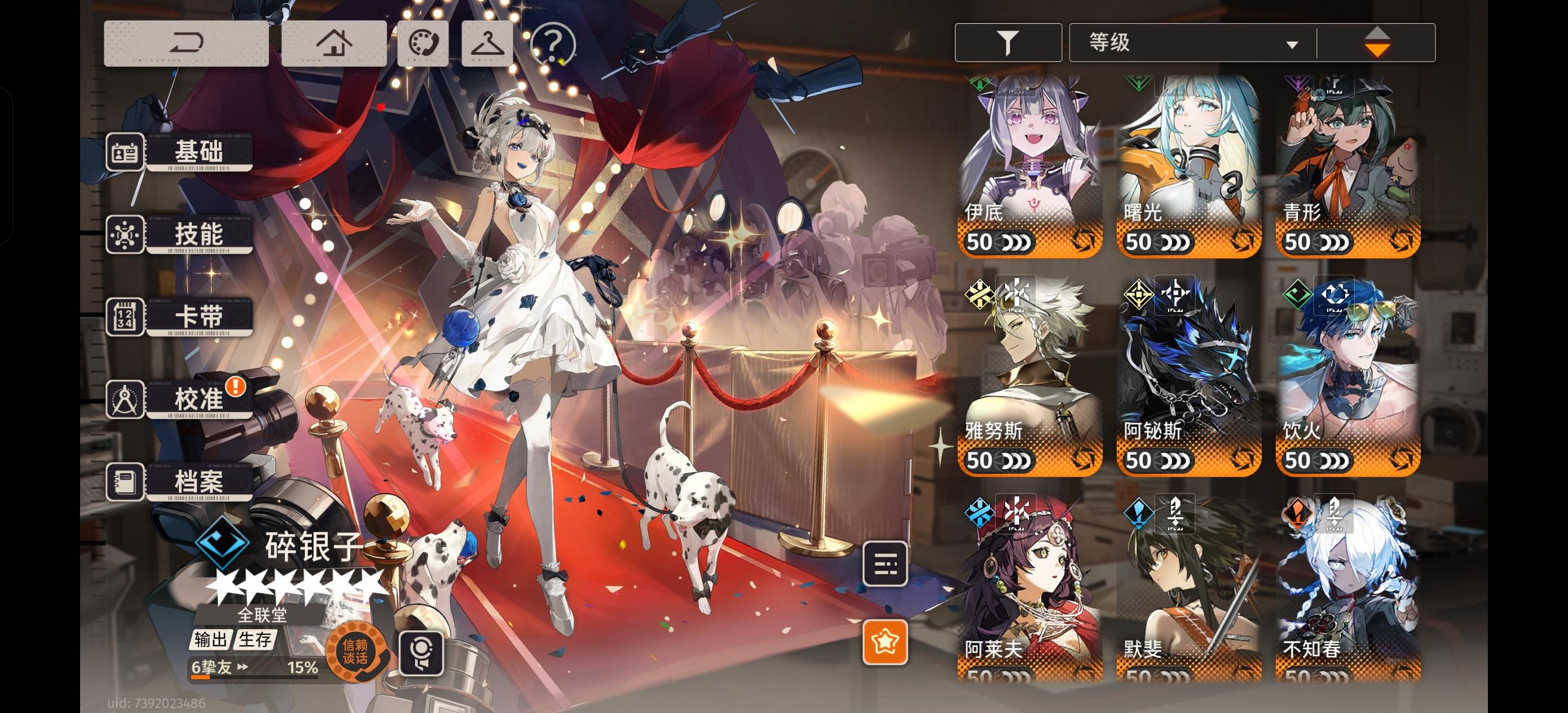Click the home icon in top toolbar
The height and width of the screenshot is (713, 1568).
(x=336, y=43)
